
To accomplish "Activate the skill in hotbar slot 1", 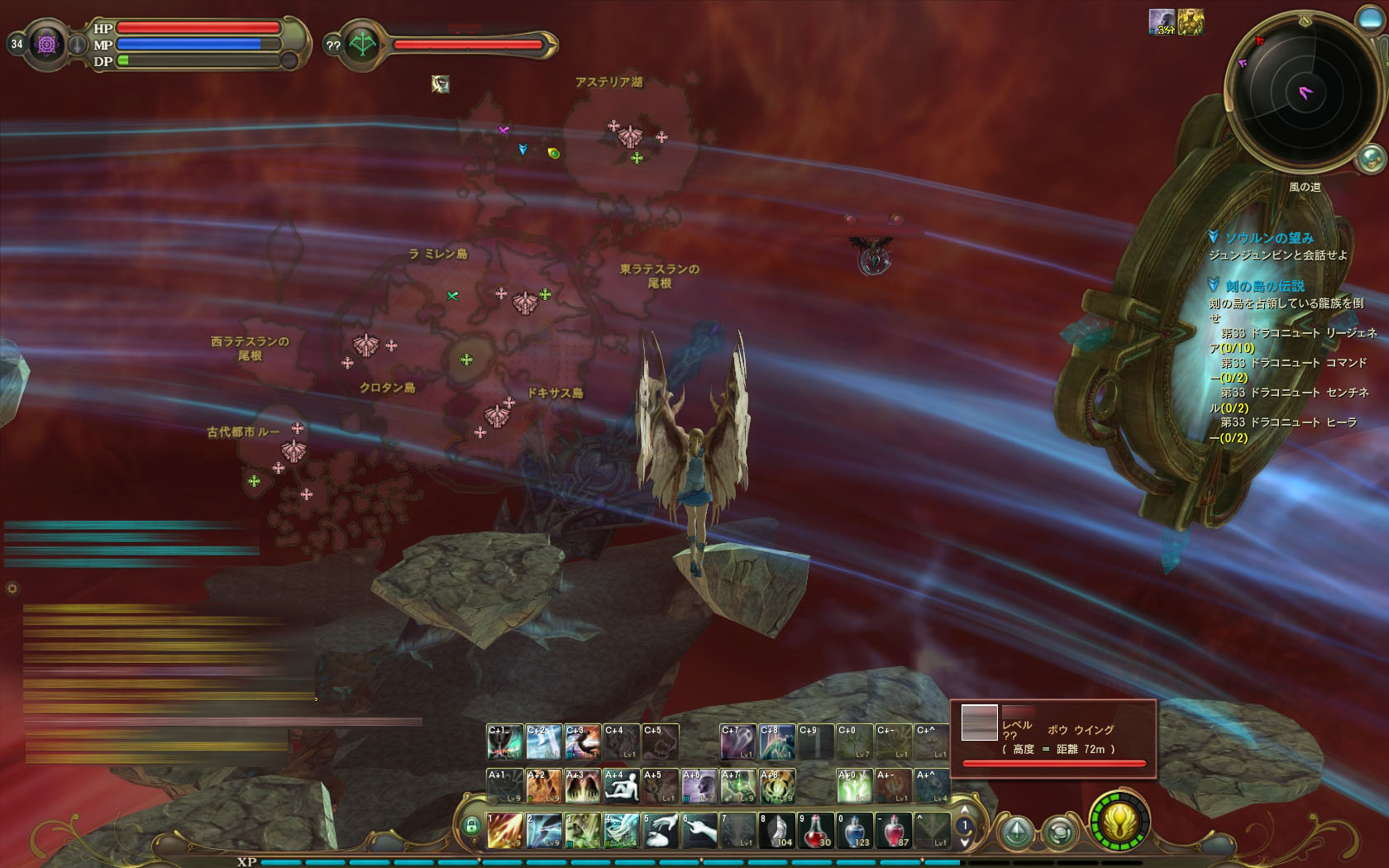I will [x=504, y=830].
